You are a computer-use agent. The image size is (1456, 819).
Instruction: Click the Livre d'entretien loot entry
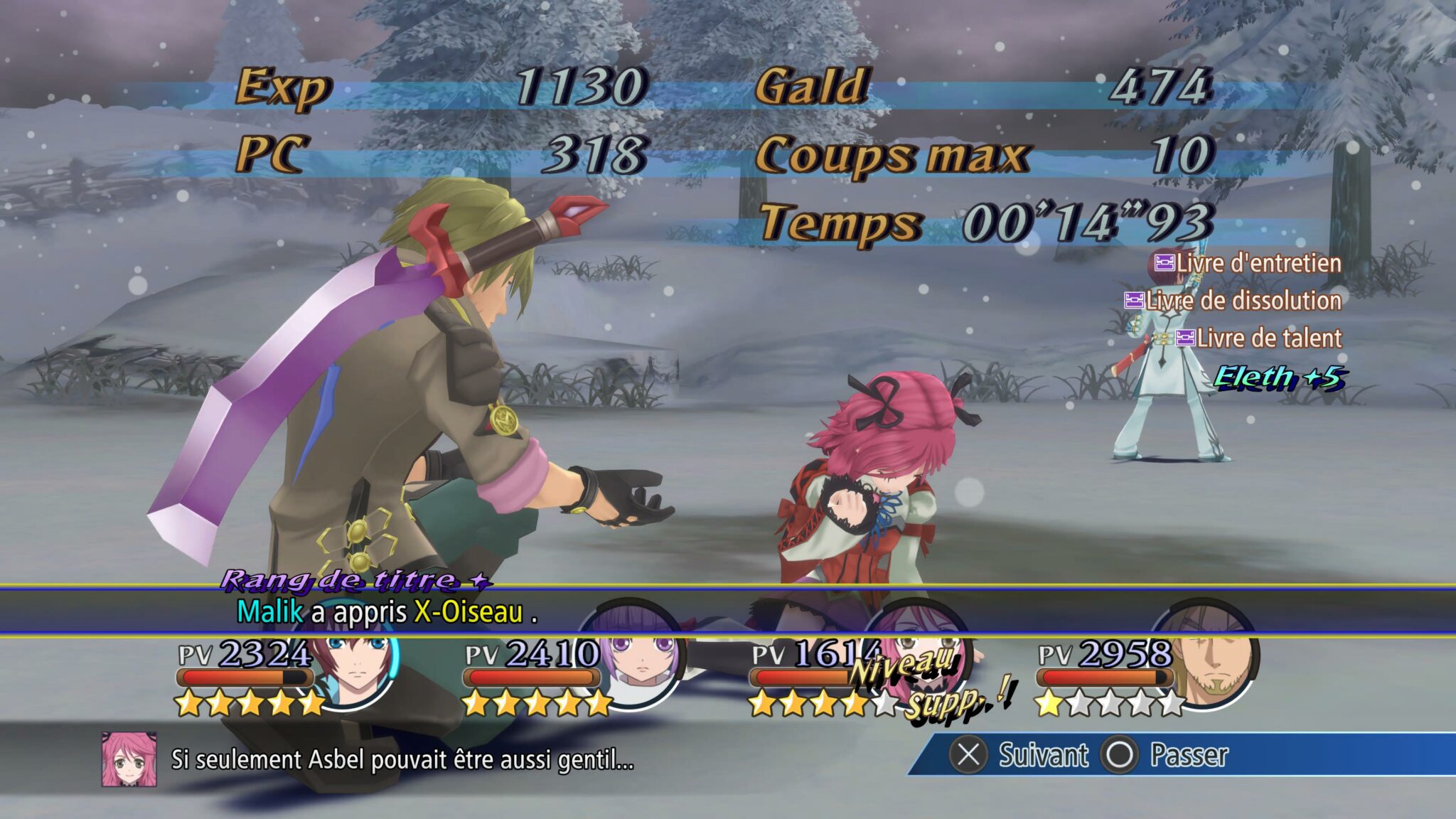(x=1248, y=263)
